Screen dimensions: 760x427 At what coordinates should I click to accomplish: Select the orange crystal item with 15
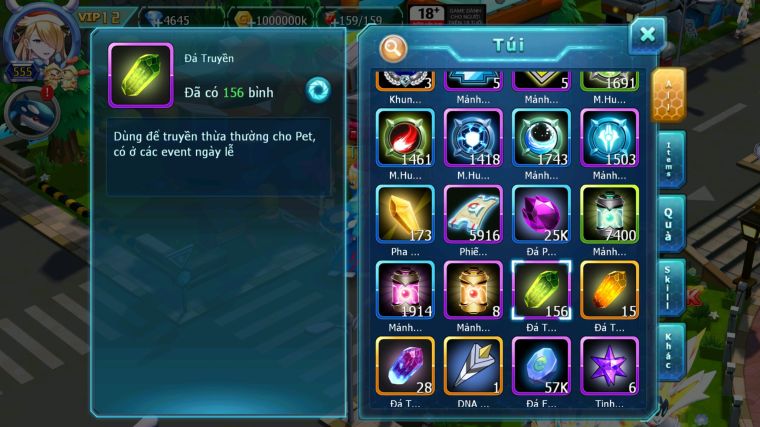tap(609, 290)
